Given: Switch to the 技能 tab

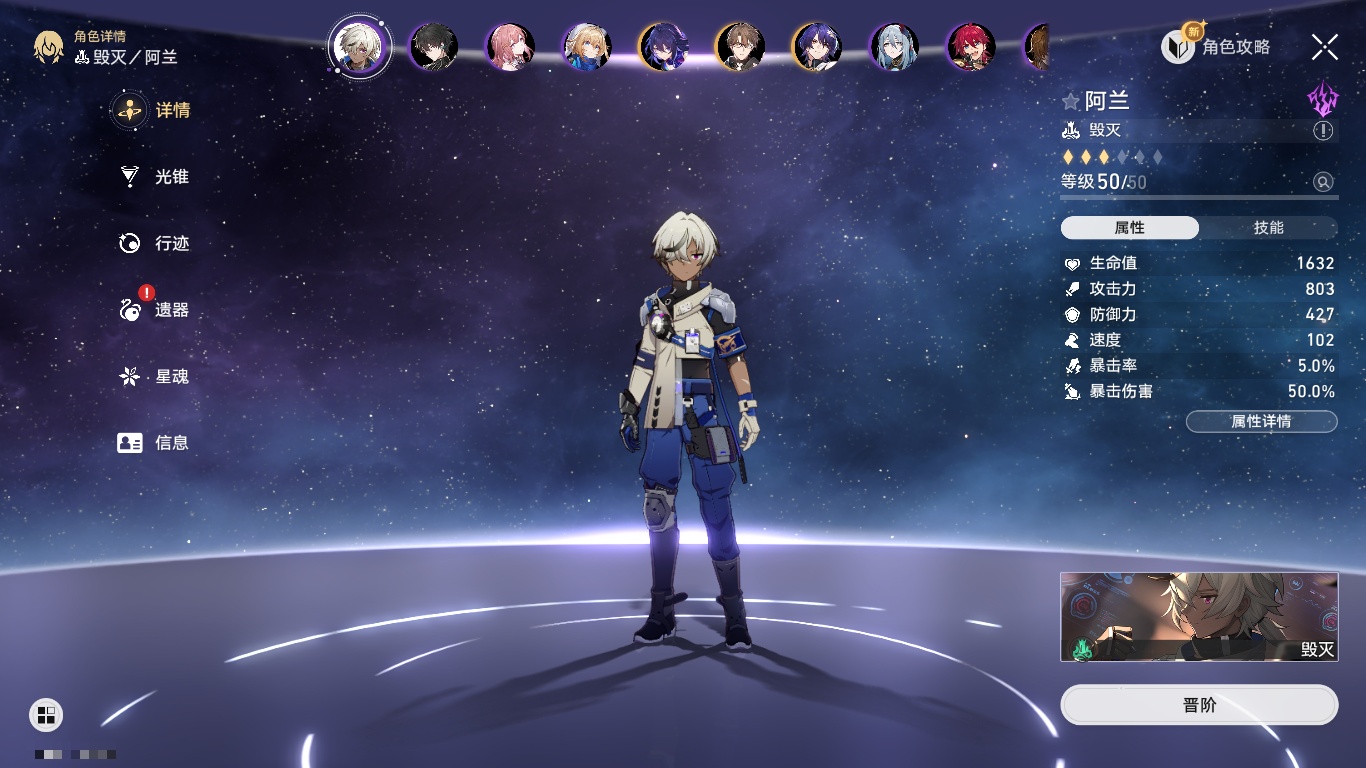Looking at the screenshot, I should coord(1268,228).
